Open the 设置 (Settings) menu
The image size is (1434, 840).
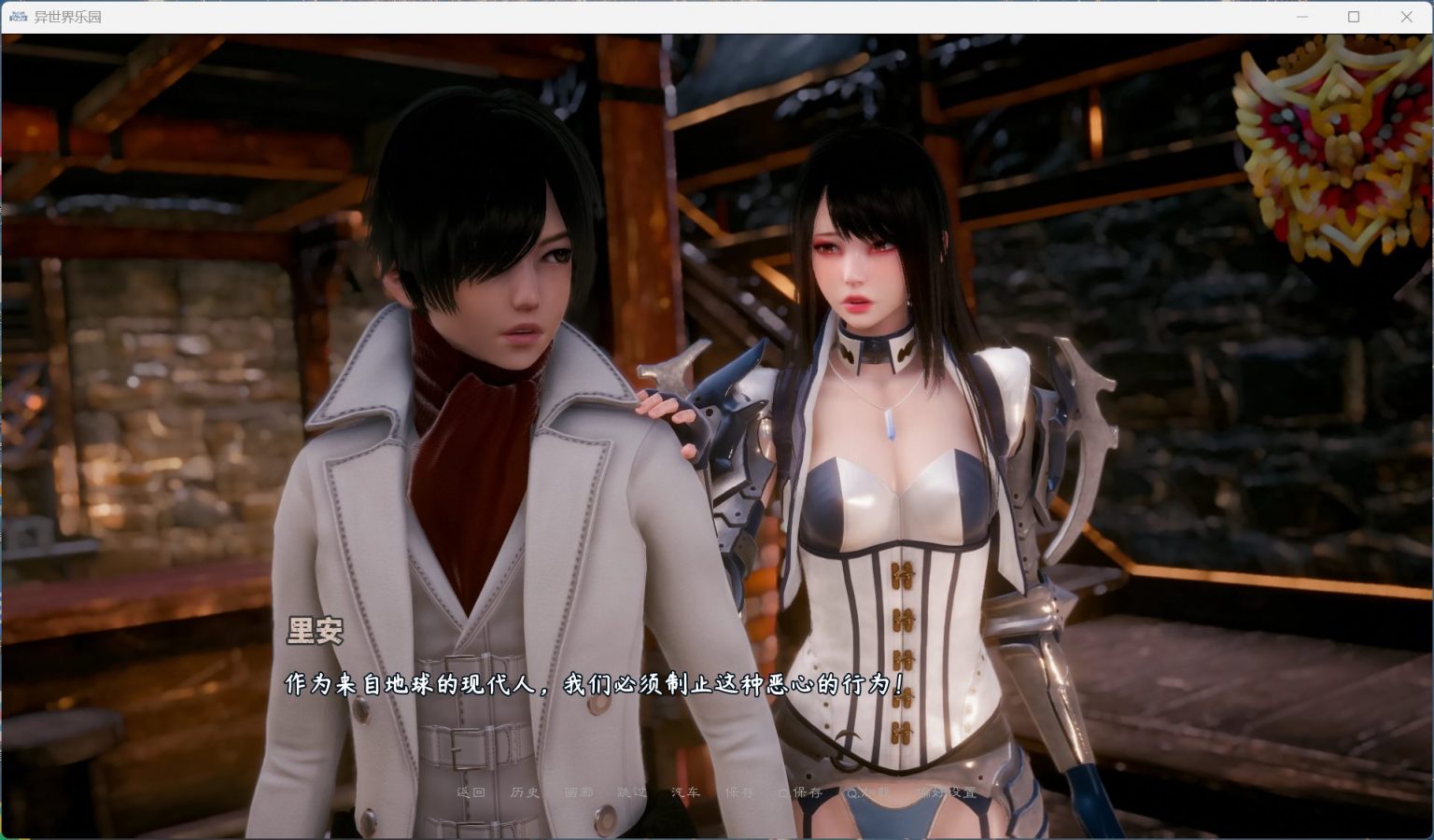point(948,792)
